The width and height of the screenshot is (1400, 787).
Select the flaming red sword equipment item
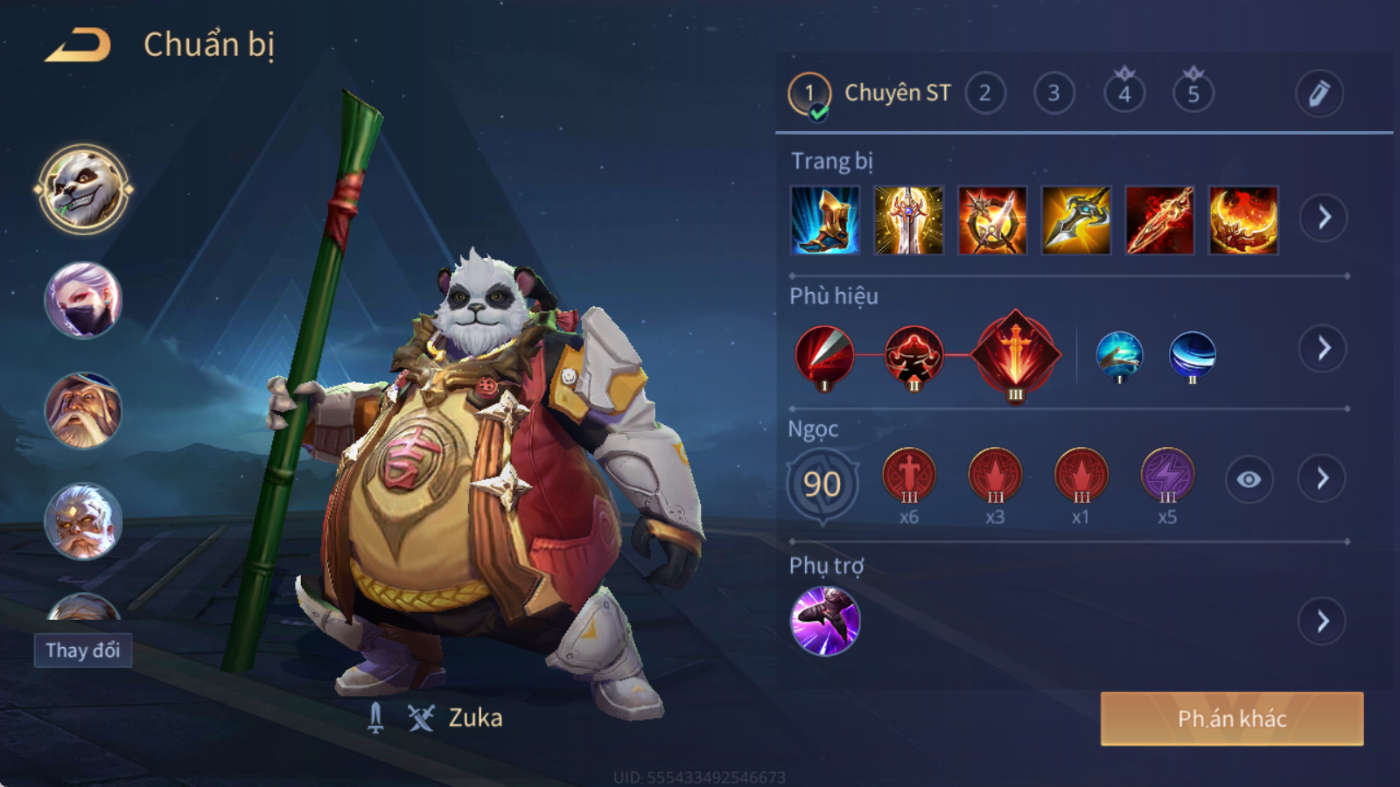pos(1160,220)
